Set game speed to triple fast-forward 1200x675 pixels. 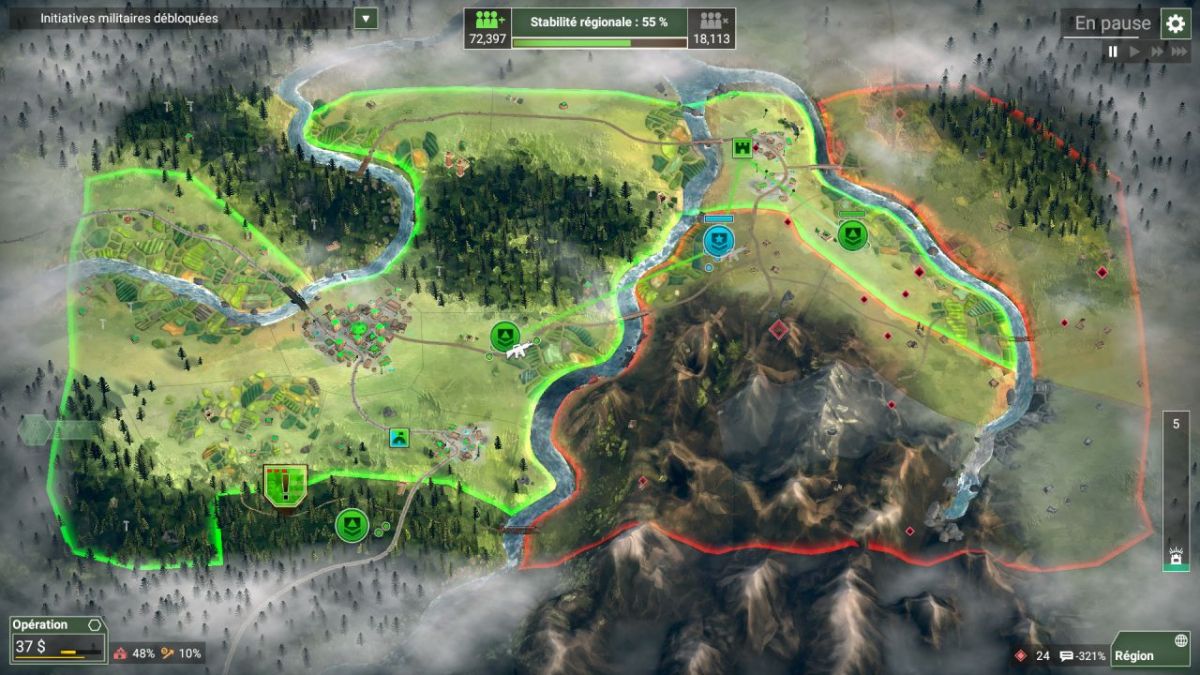pyautogui.click(x=1179, y=51)
